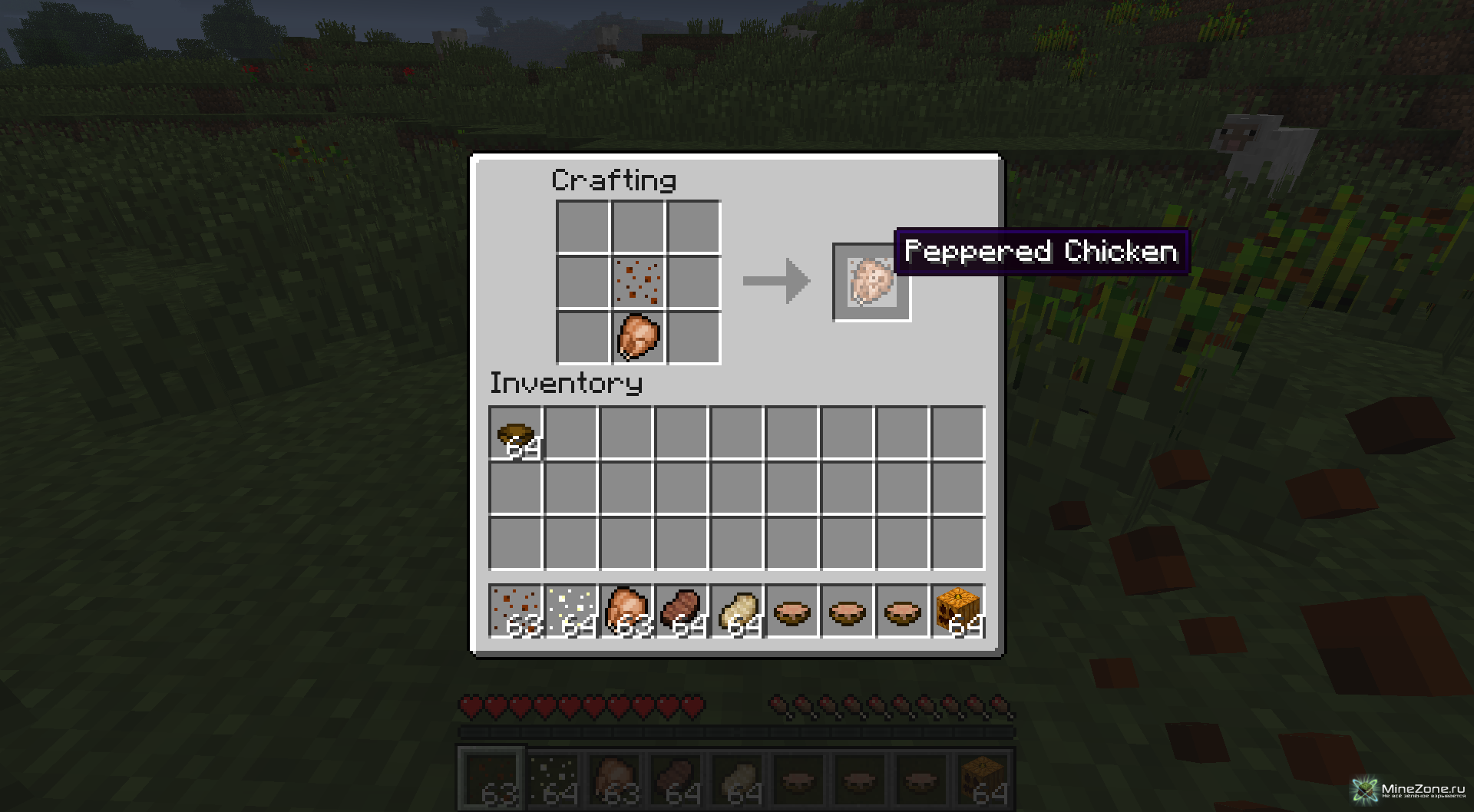
Task: Select the jack o'lantern stack
Action: click(958, 612)
